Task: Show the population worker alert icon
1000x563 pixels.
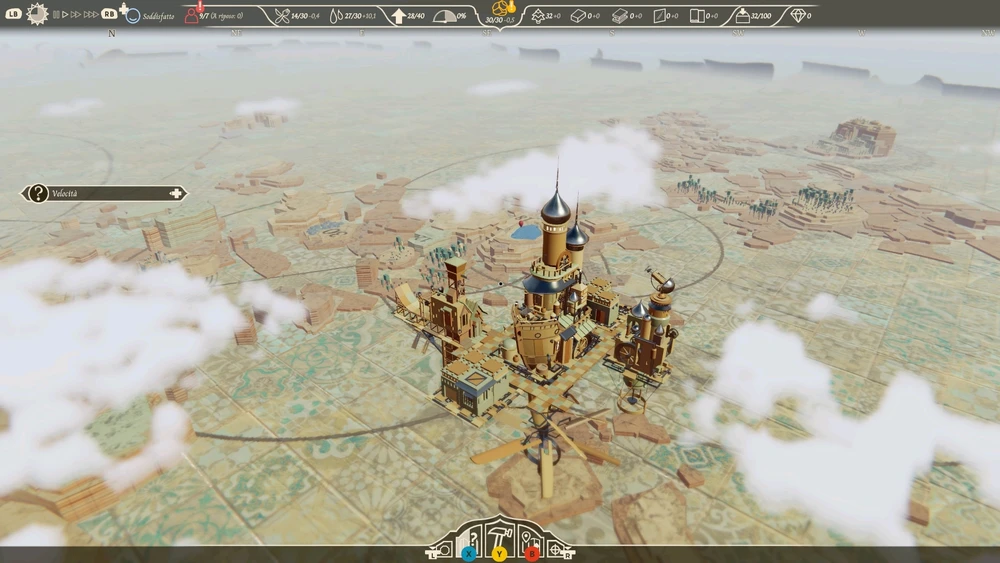Action: (x=191, y=15)
